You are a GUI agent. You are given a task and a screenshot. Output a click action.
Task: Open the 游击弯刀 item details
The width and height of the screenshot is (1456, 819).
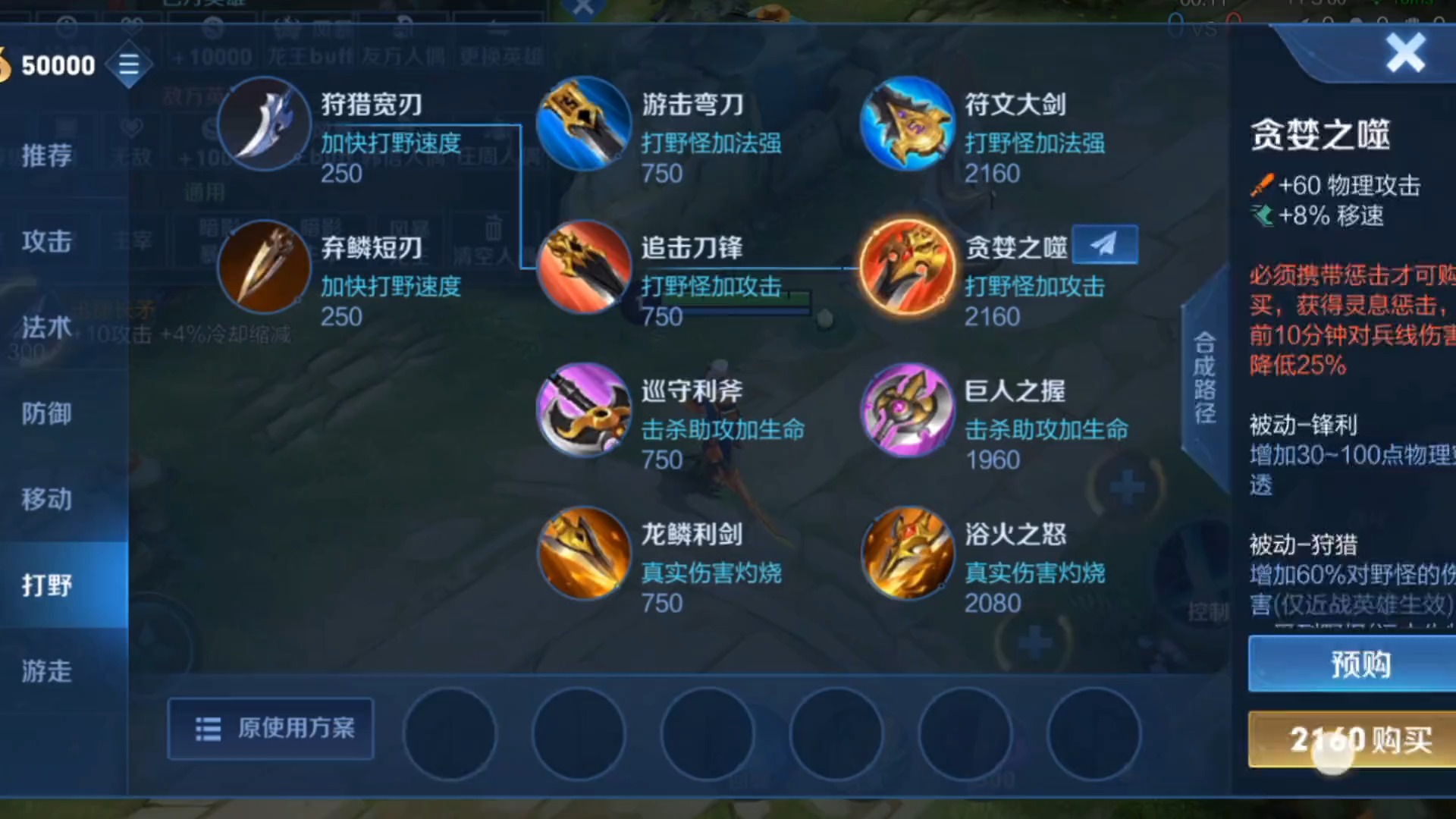click(x=584, y=124)
